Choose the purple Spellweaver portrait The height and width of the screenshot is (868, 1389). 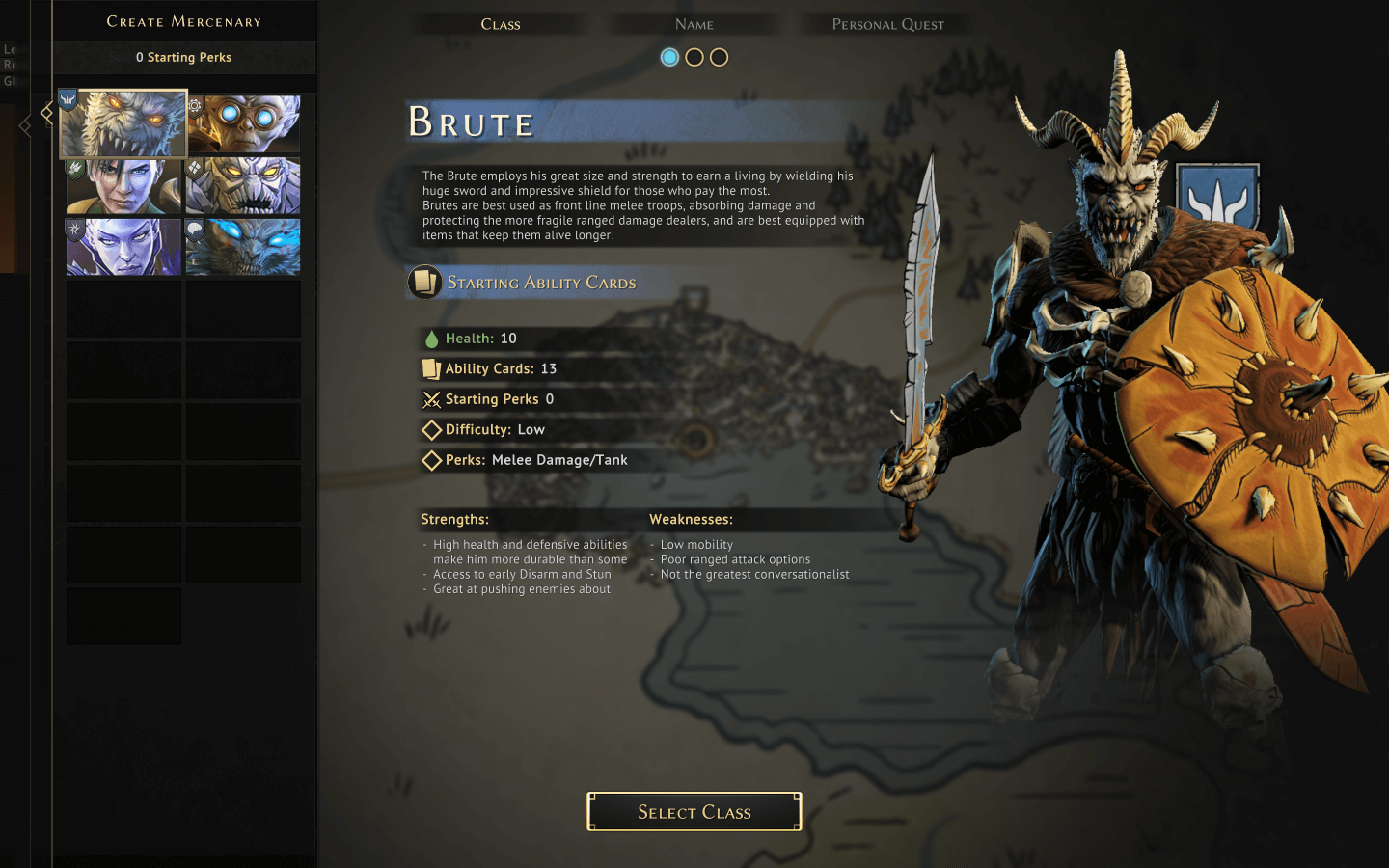[x=123, y=247]
